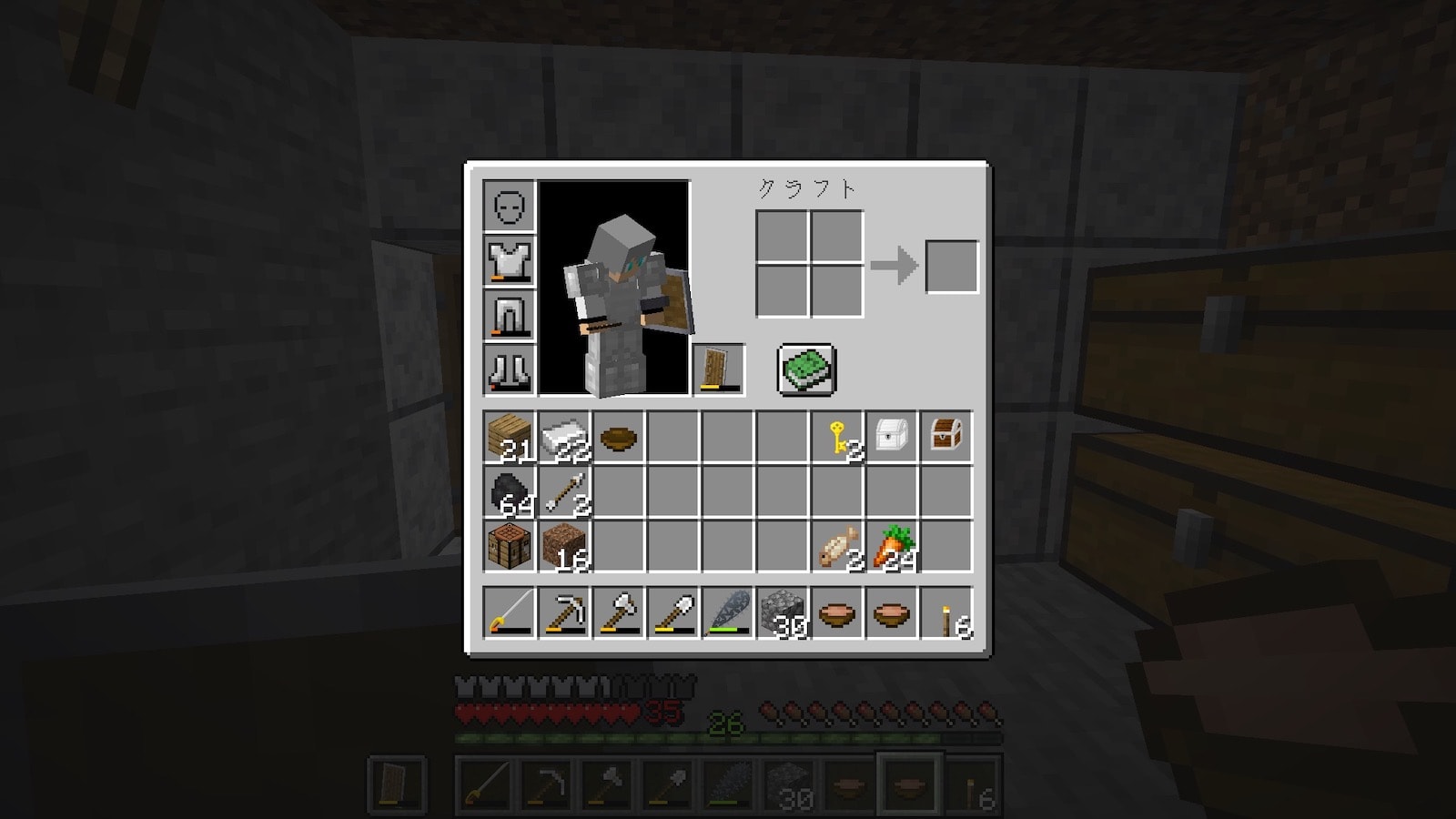Grab the stack of 64 coal
This screenshot has height=819, width=1456.
pos(510,492)
